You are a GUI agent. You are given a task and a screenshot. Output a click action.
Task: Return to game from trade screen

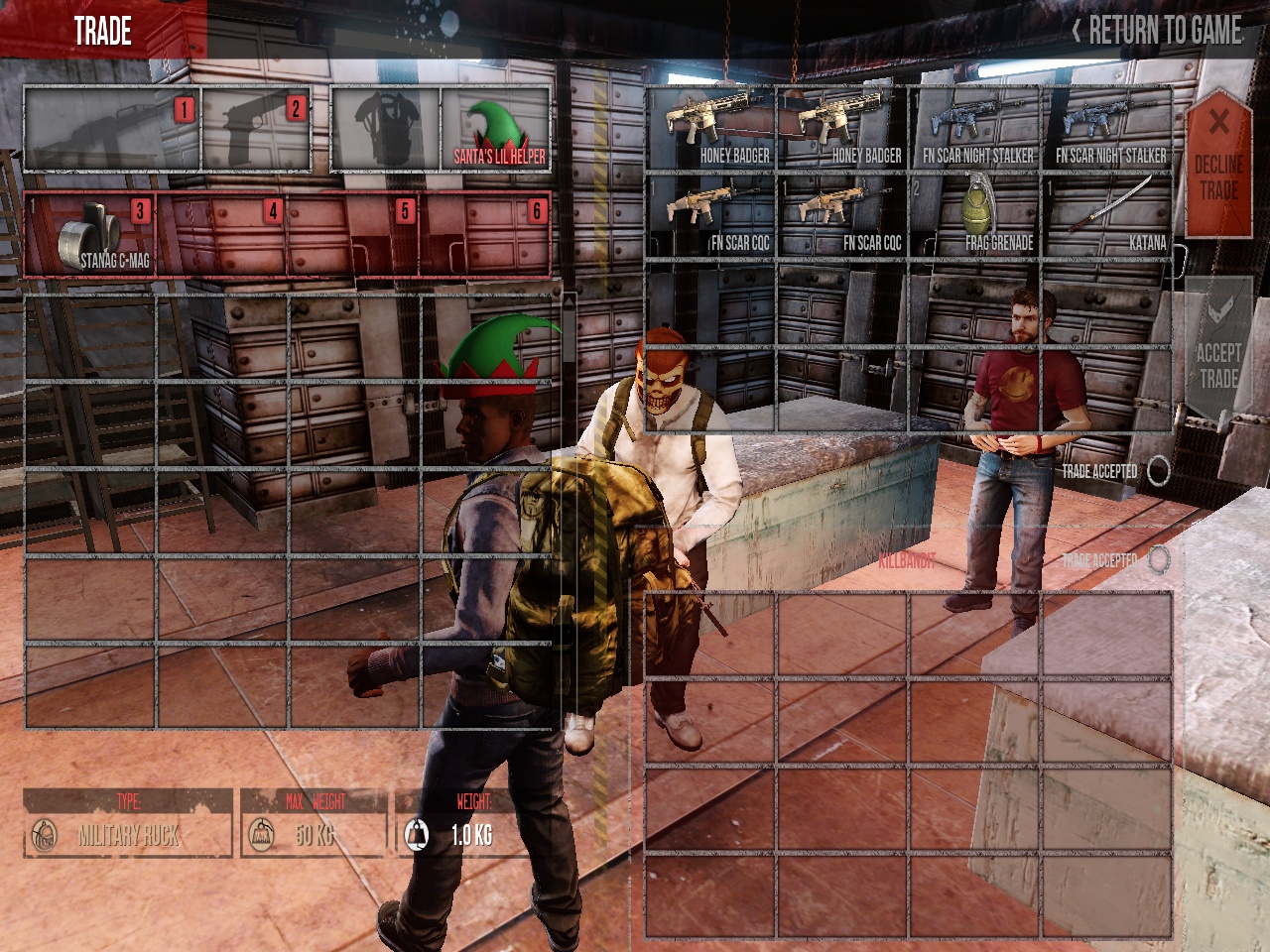click(x=1157, y=32)
